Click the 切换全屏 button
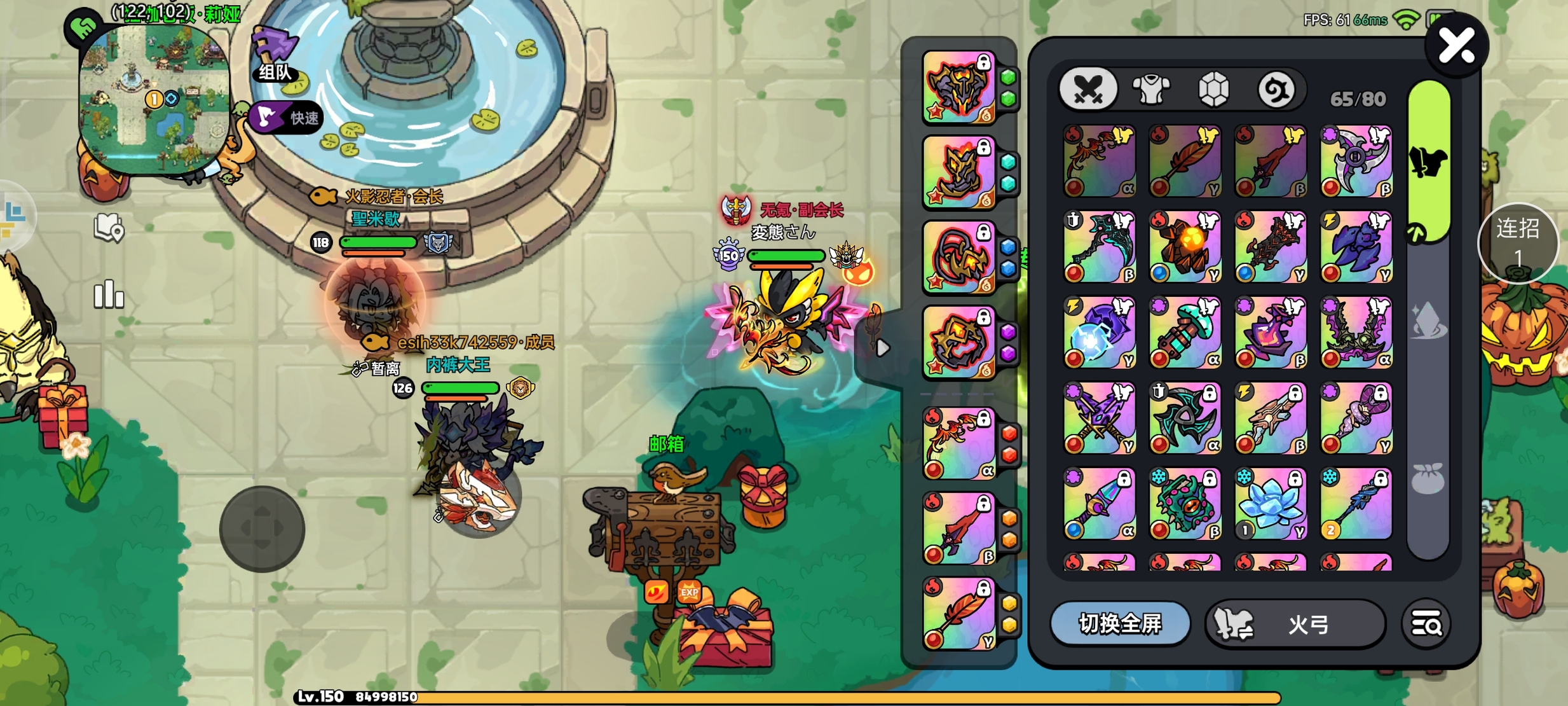The width and height of the screenshot is (1568, 706). click(1120, 624)
